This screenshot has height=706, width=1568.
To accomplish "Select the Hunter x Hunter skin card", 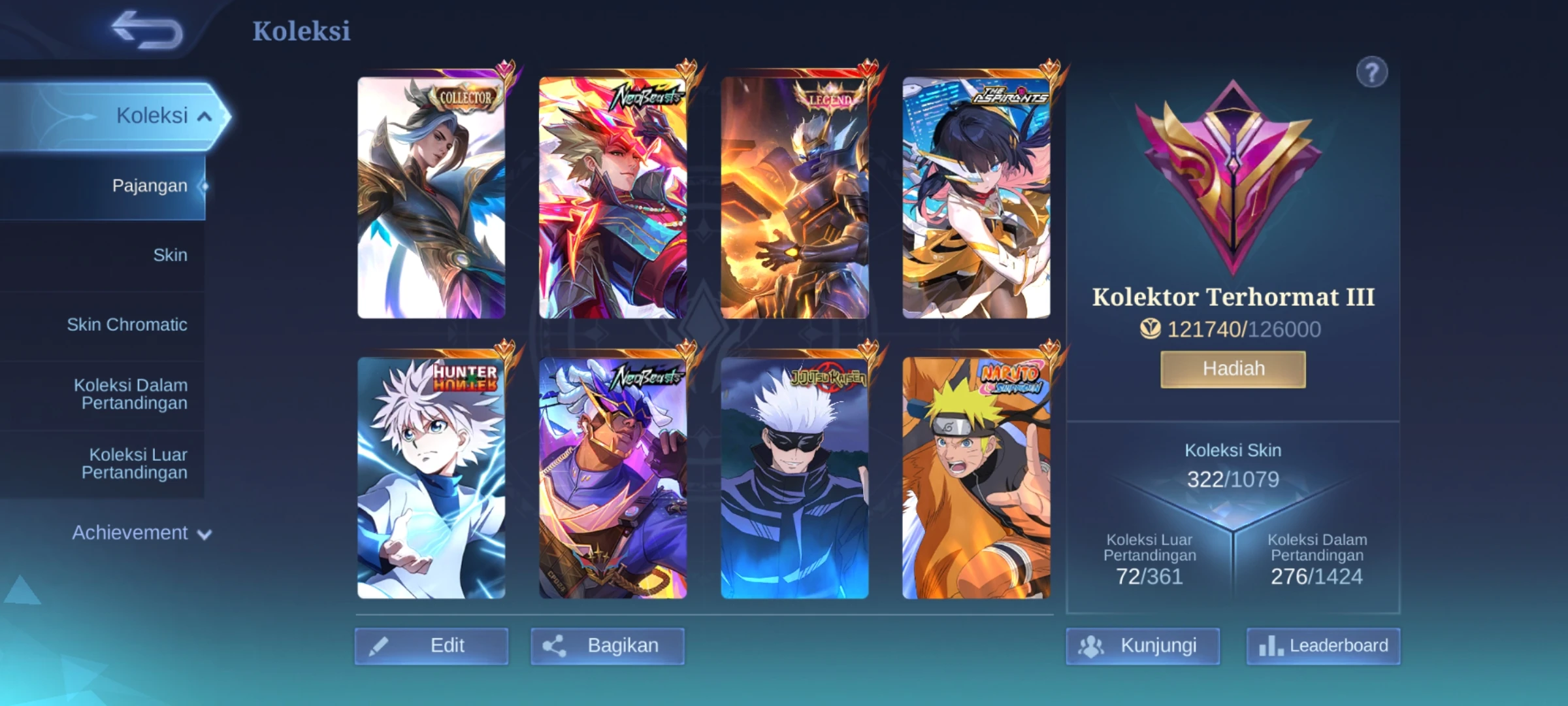I will click(431, 478).
